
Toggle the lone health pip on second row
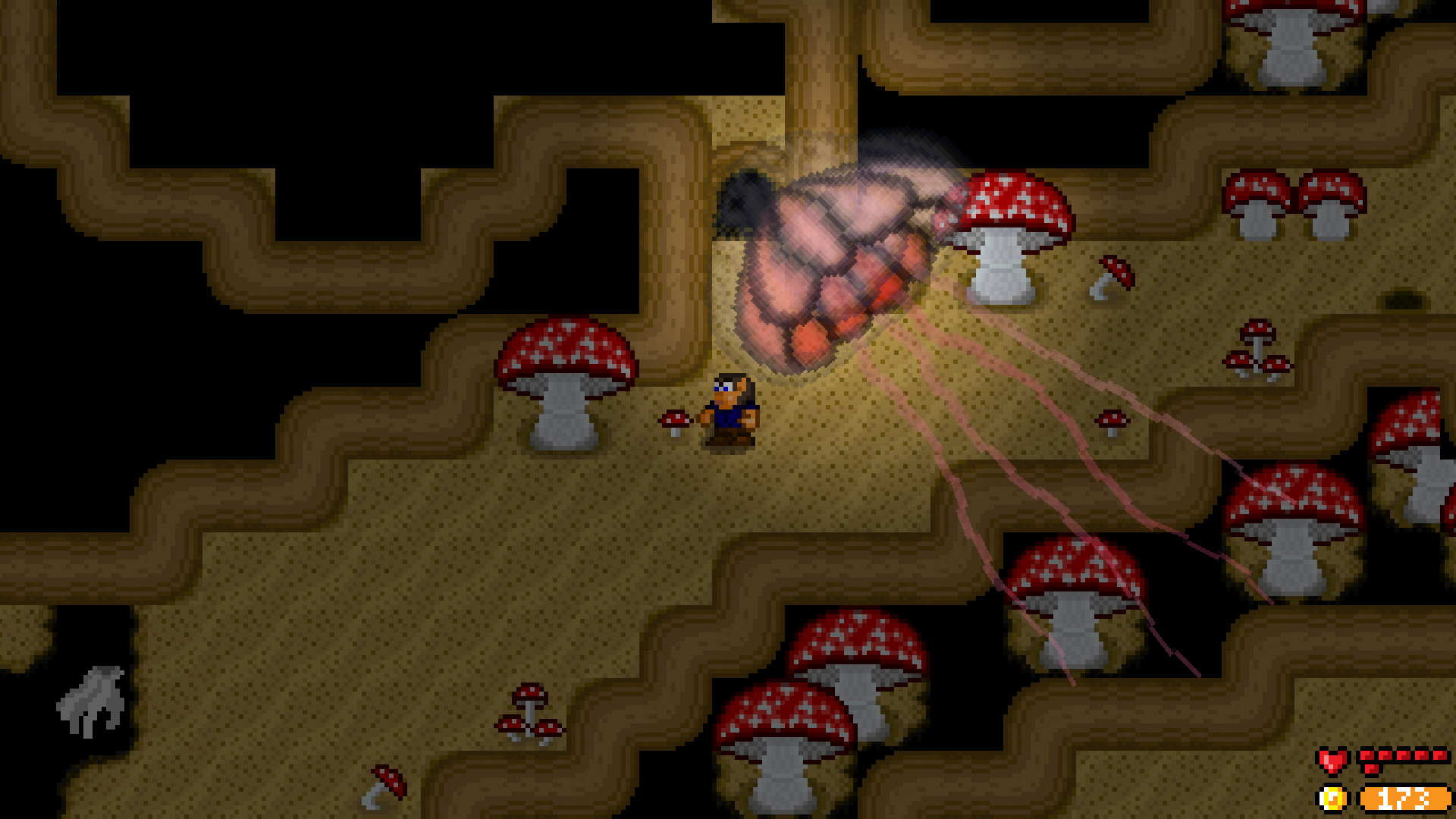pos(1372,768)
